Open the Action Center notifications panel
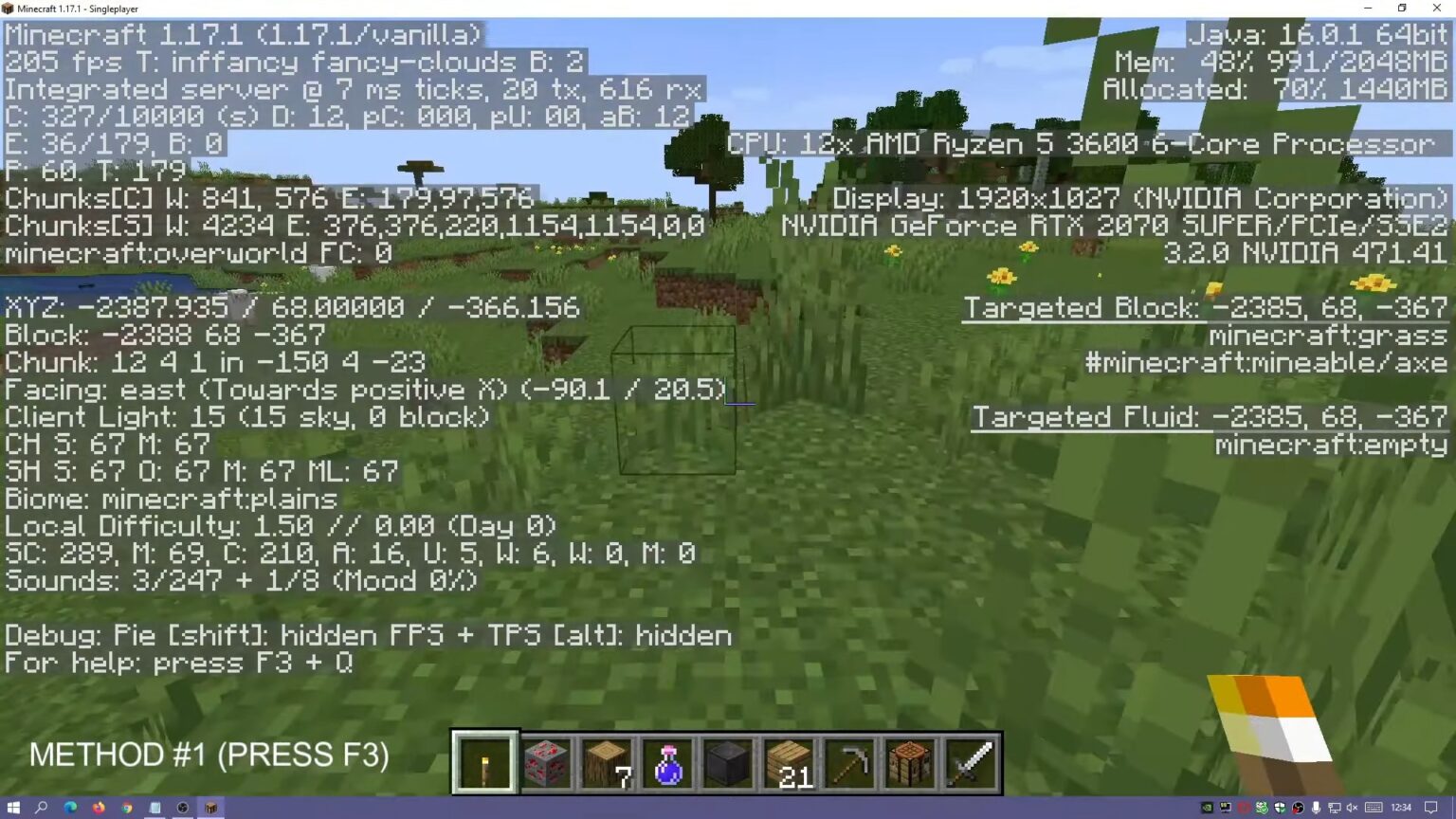1456x819 pixels. [x=1431, y=808]
